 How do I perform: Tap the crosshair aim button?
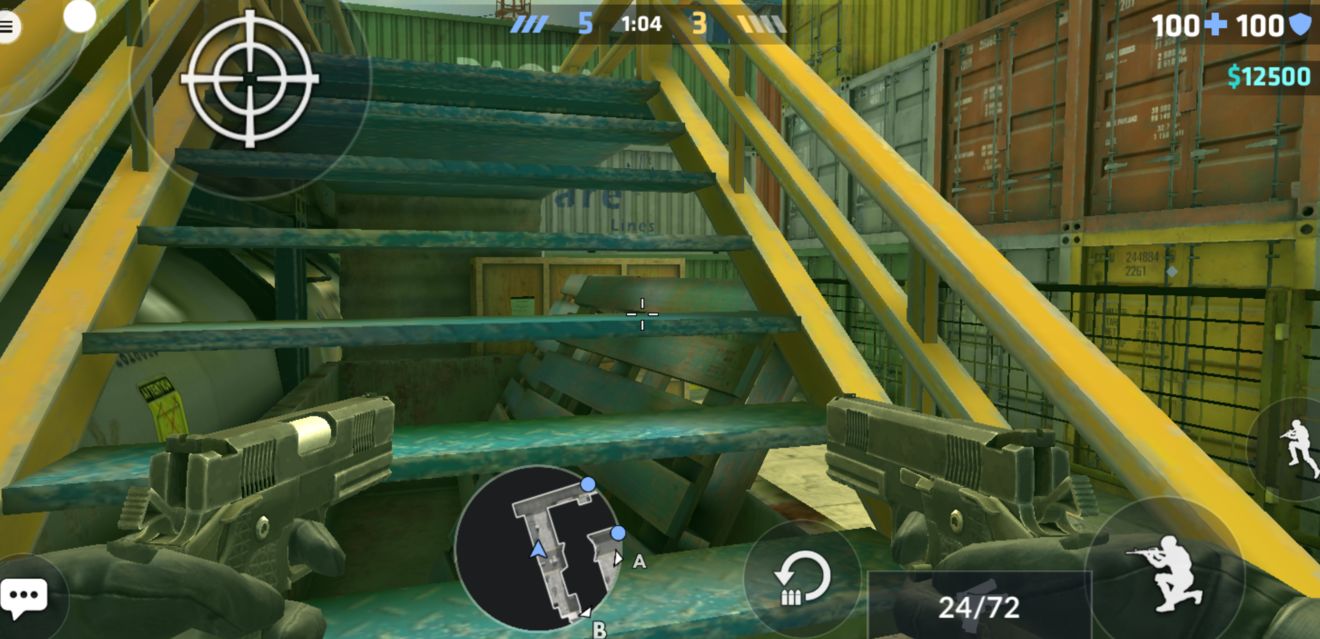click(249, 79)
